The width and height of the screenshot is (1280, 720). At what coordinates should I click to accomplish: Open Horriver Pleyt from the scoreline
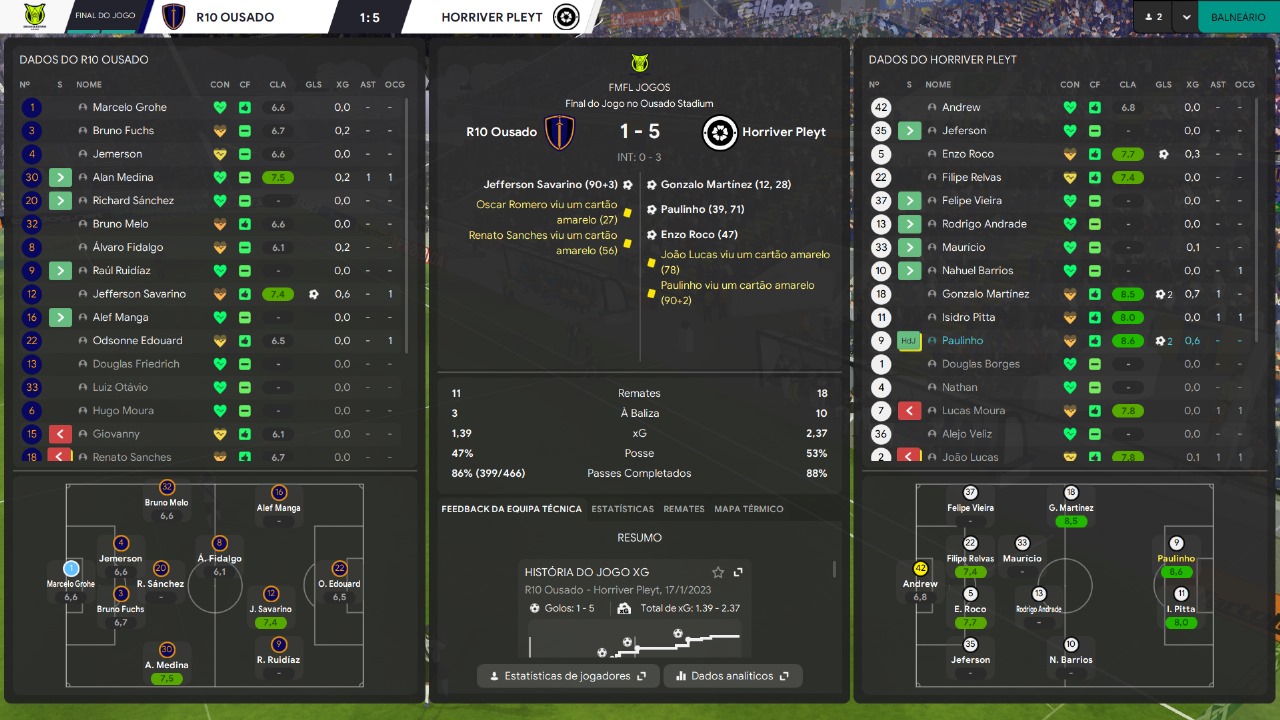(x=783, y=132)
